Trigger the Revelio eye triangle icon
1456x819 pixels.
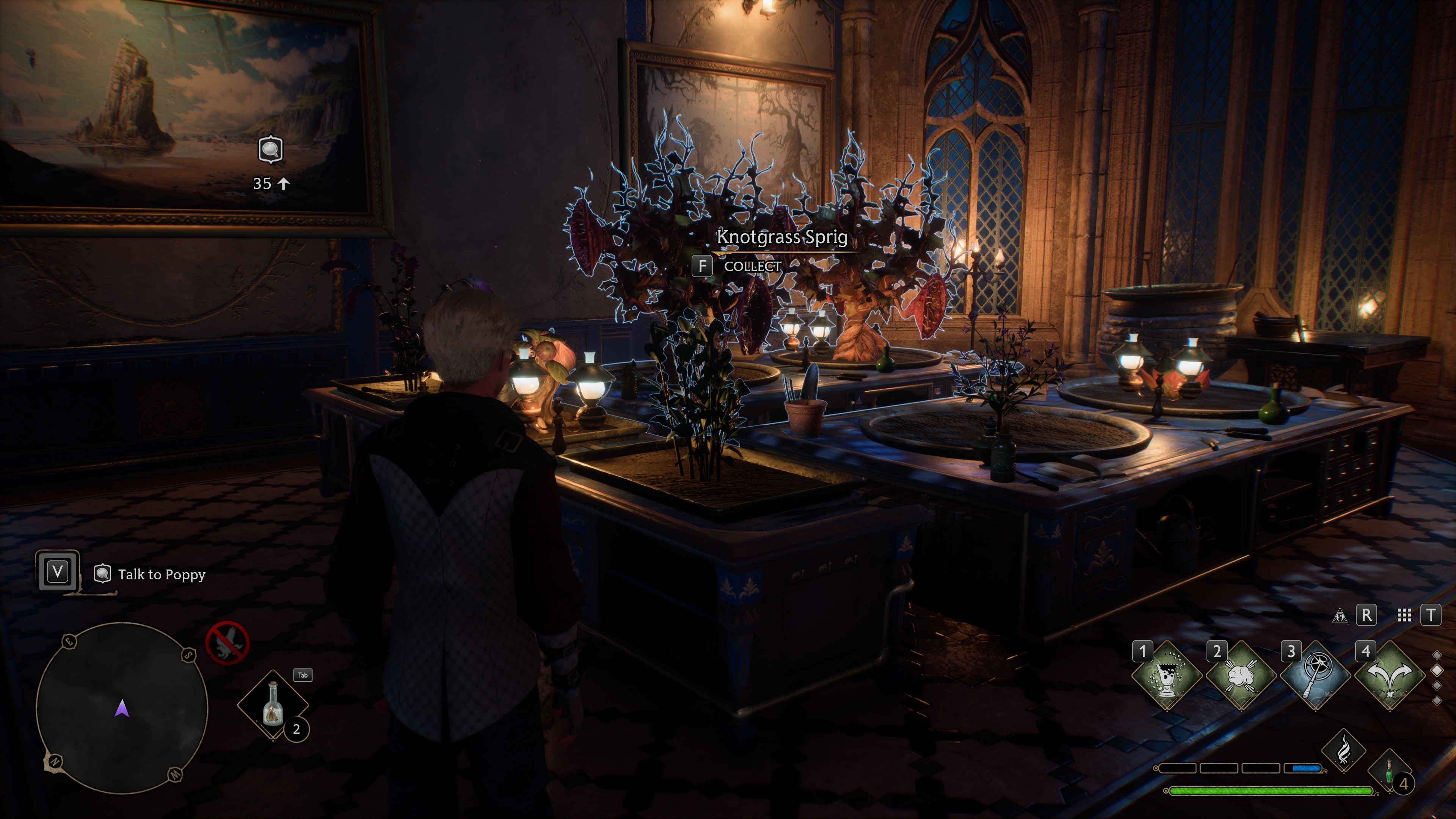pyautogui.click(x=1339, y=615)
